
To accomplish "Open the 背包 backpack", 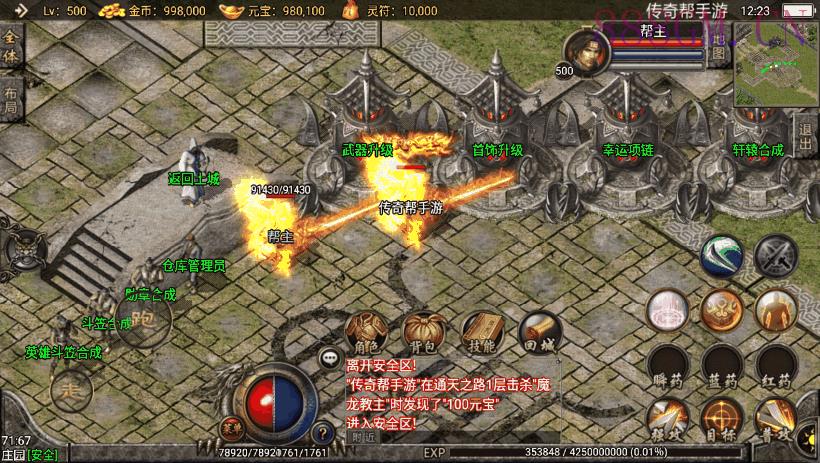I will (x=420, y=332).
